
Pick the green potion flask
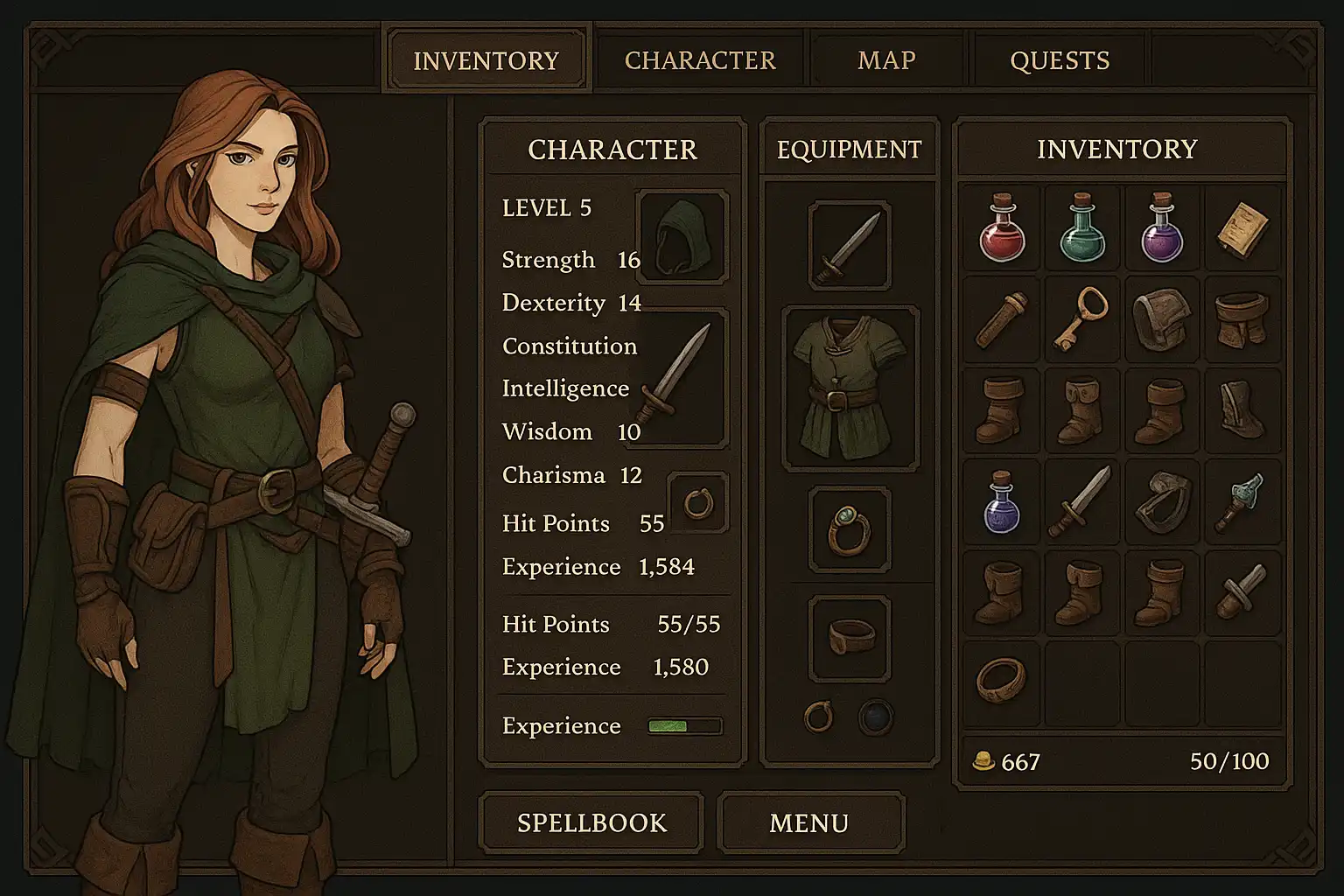[1081, 228]
